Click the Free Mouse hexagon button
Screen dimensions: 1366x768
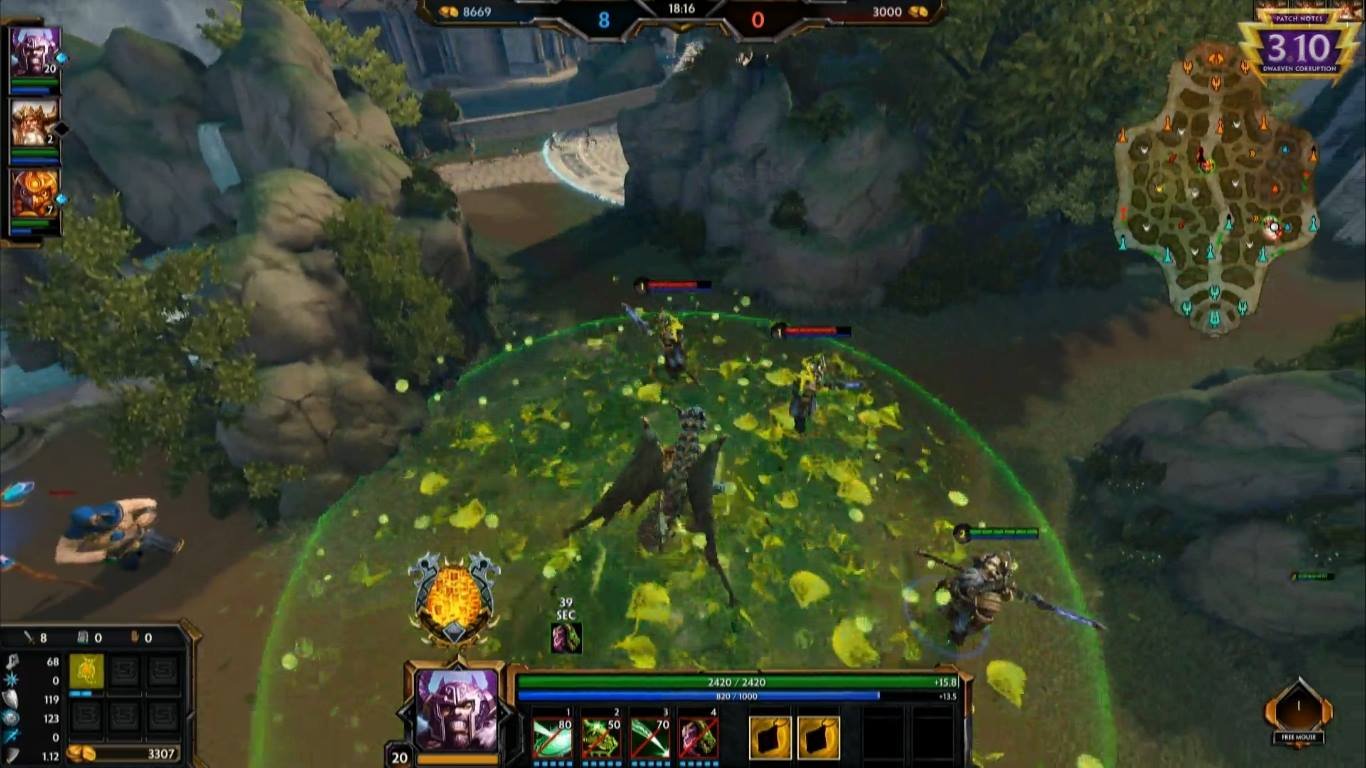(x=1298, y=712)
